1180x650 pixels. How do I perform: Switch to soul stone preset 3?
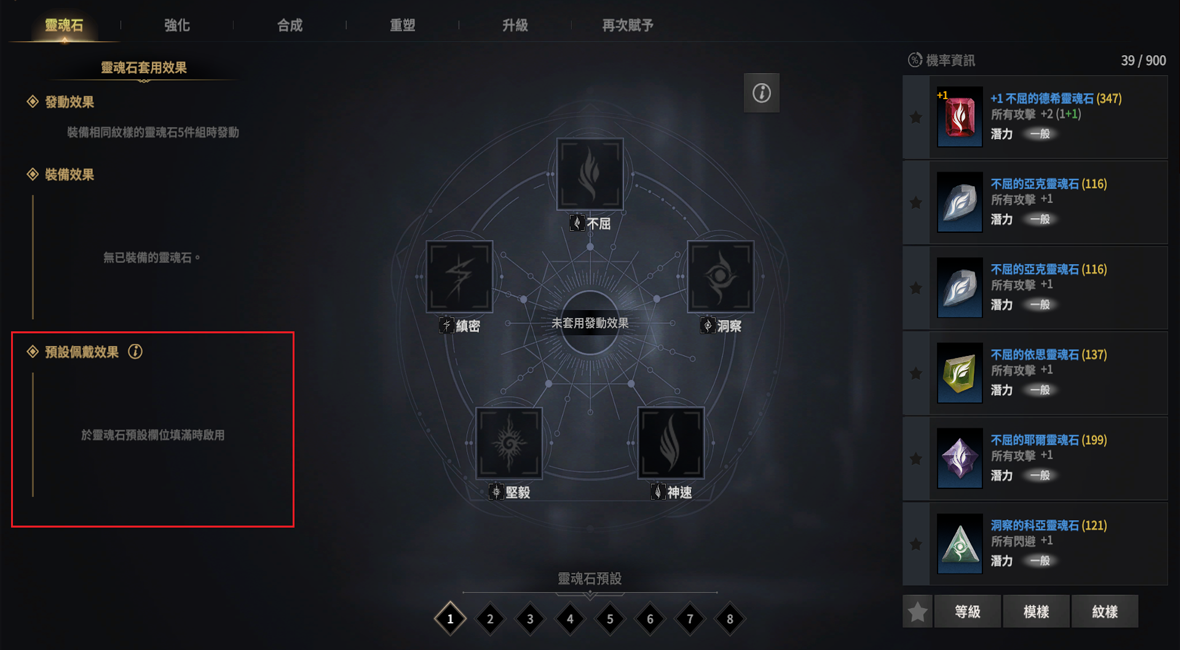click(x=530, y=619)
